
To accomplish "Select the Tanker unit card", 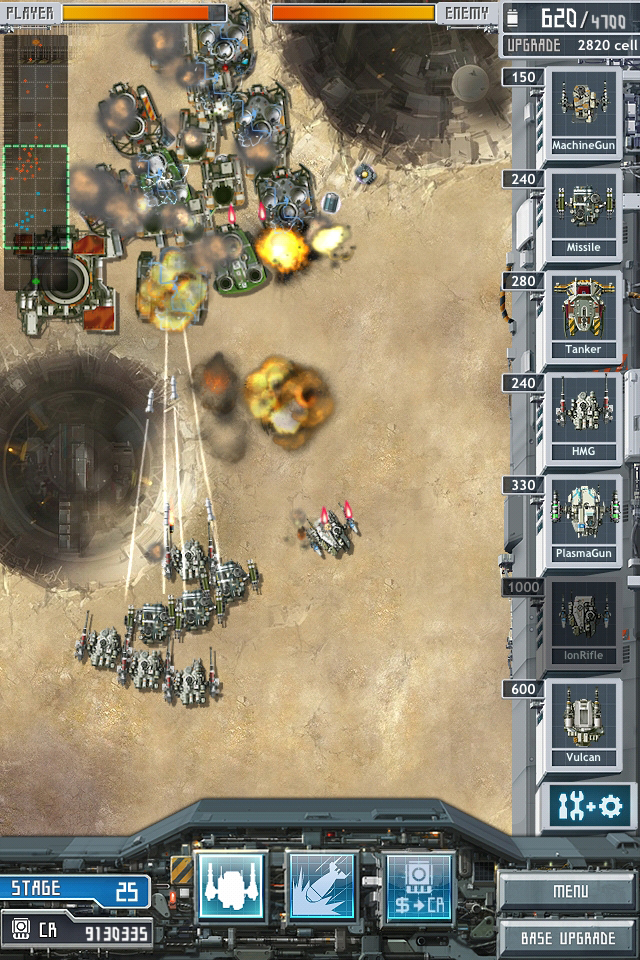I will [583, 317].
